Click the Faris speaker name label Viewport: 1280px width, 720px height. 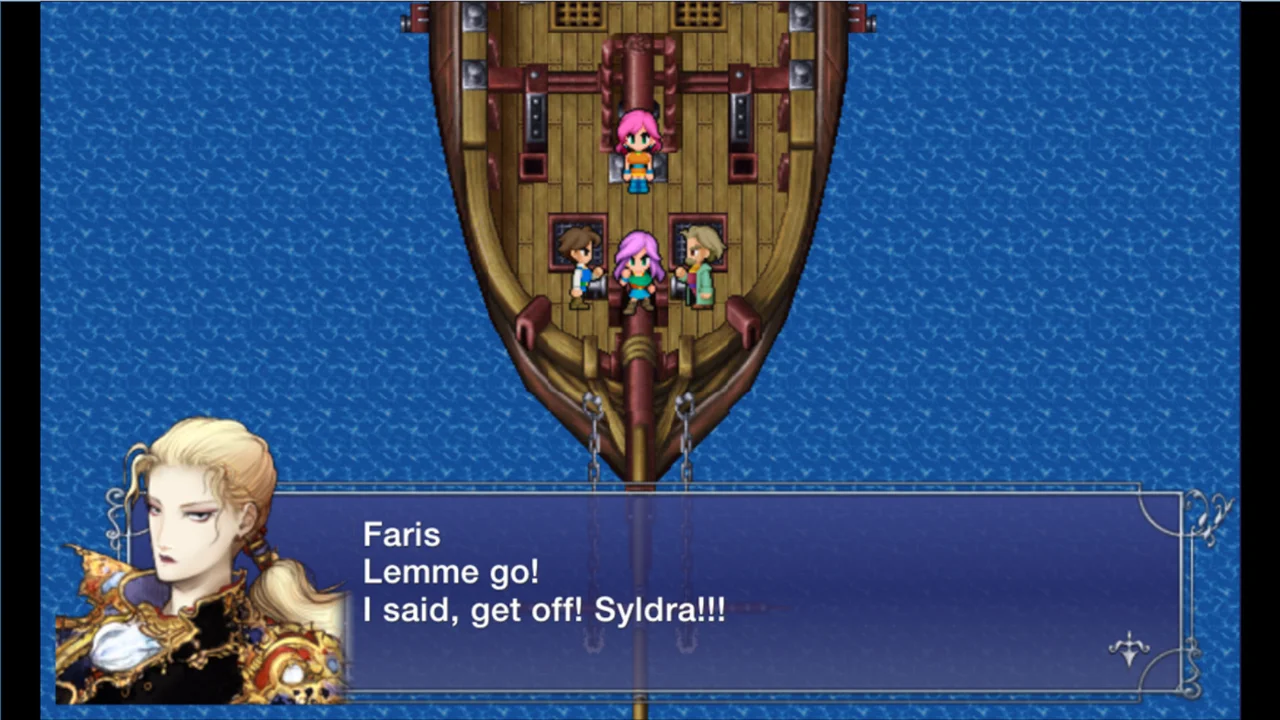point(401,534)
